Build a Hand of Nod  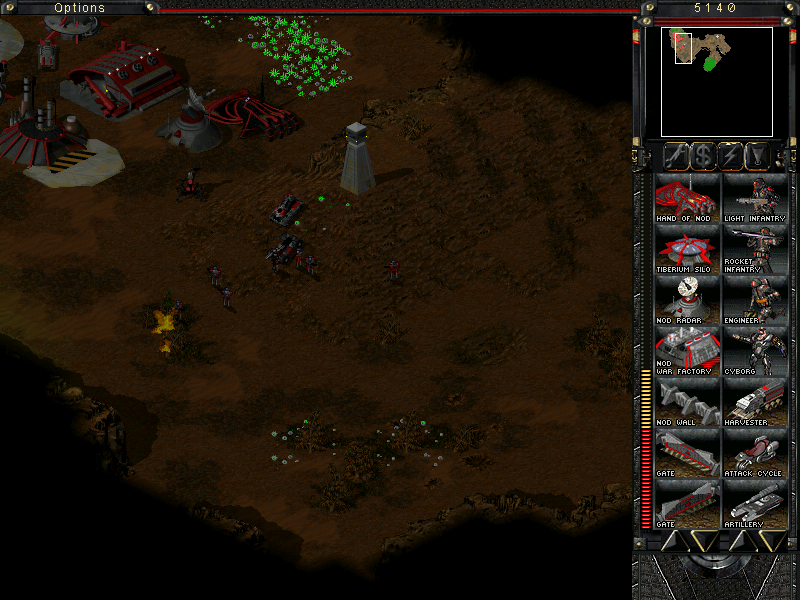[x=687, y=197]
